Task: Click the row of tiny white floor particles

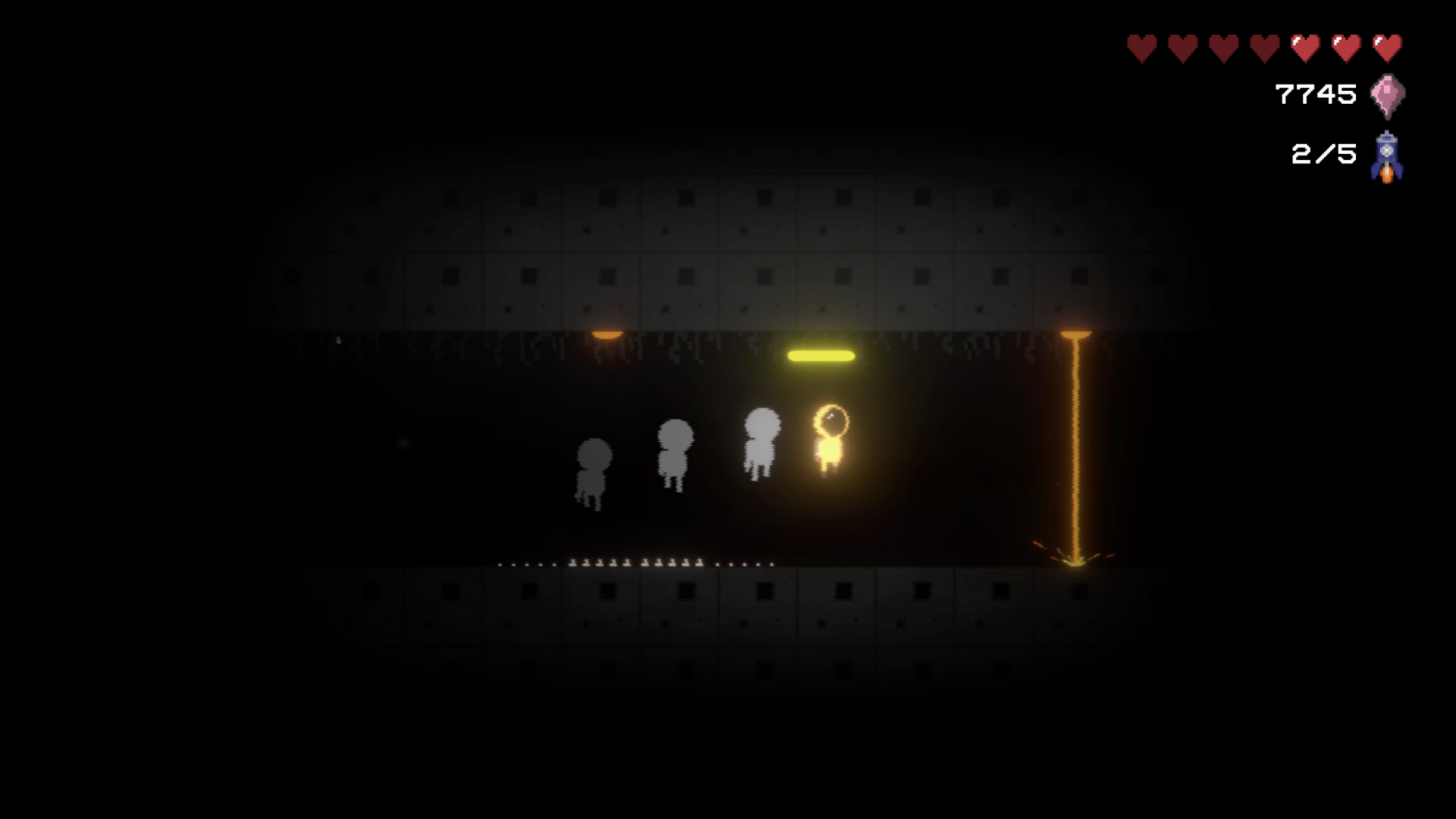Action: click(637, 565)
